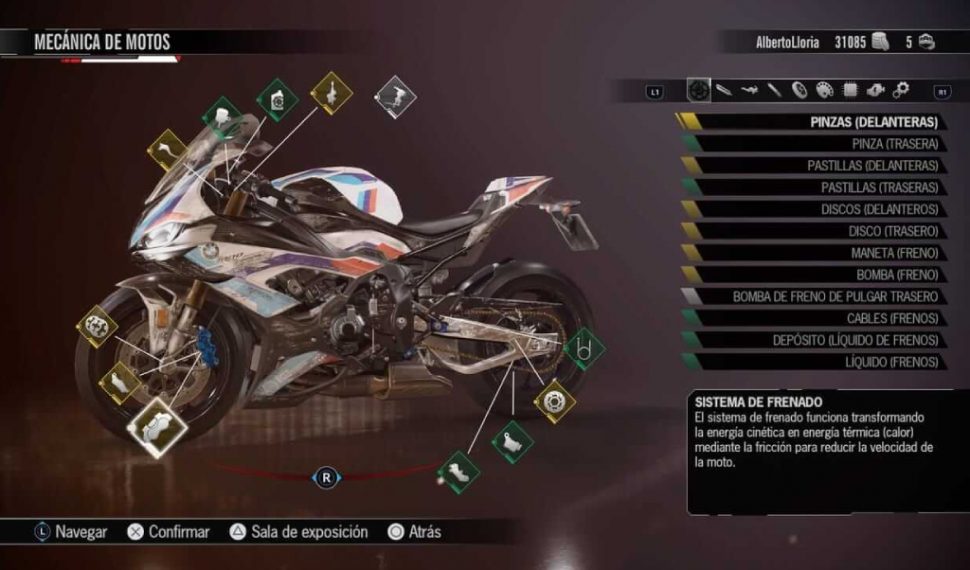Open the engine category tab
Image resolution: width=970 pixels, height=570 pixels.
[x=875, y=91]
